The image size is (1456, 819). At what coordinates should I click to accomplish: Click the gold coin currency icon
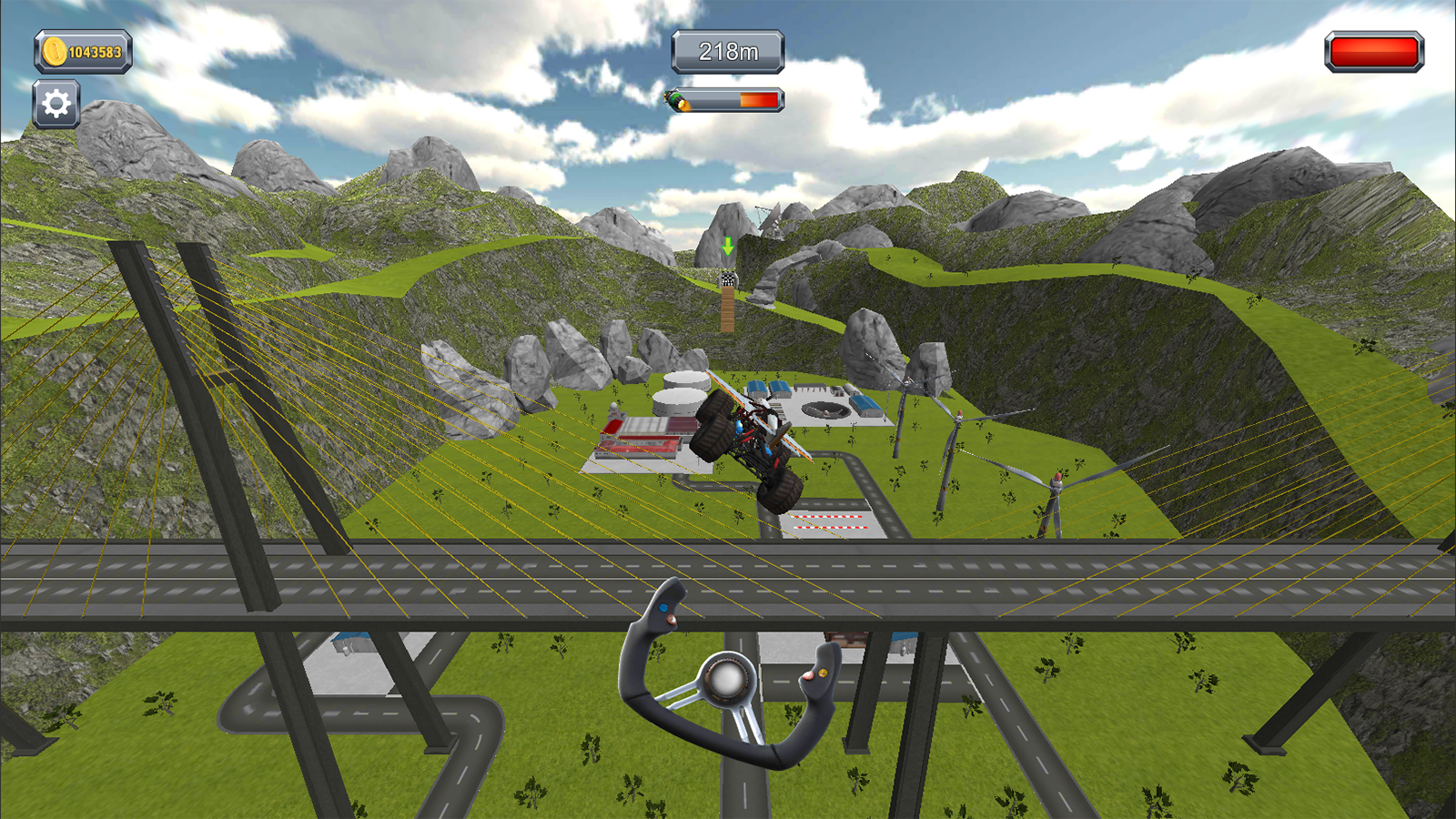click(55, 50)
